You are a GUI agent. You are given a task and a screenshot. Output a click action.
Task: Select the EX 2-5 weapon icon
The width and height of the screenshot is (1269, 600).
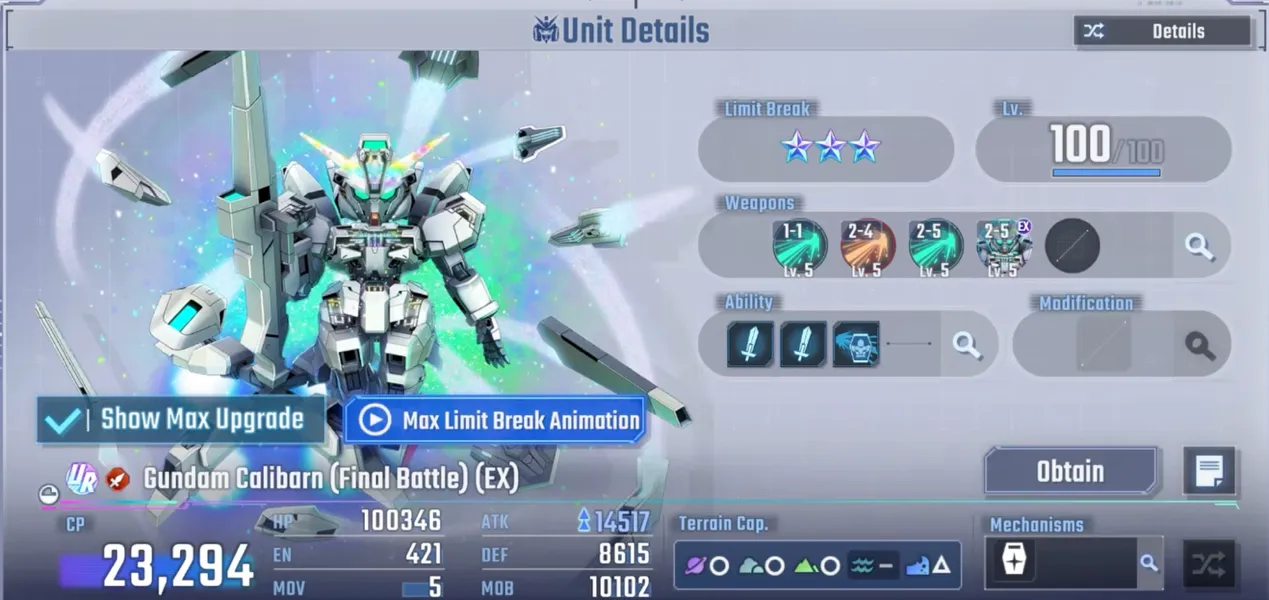coord(1003,246)
